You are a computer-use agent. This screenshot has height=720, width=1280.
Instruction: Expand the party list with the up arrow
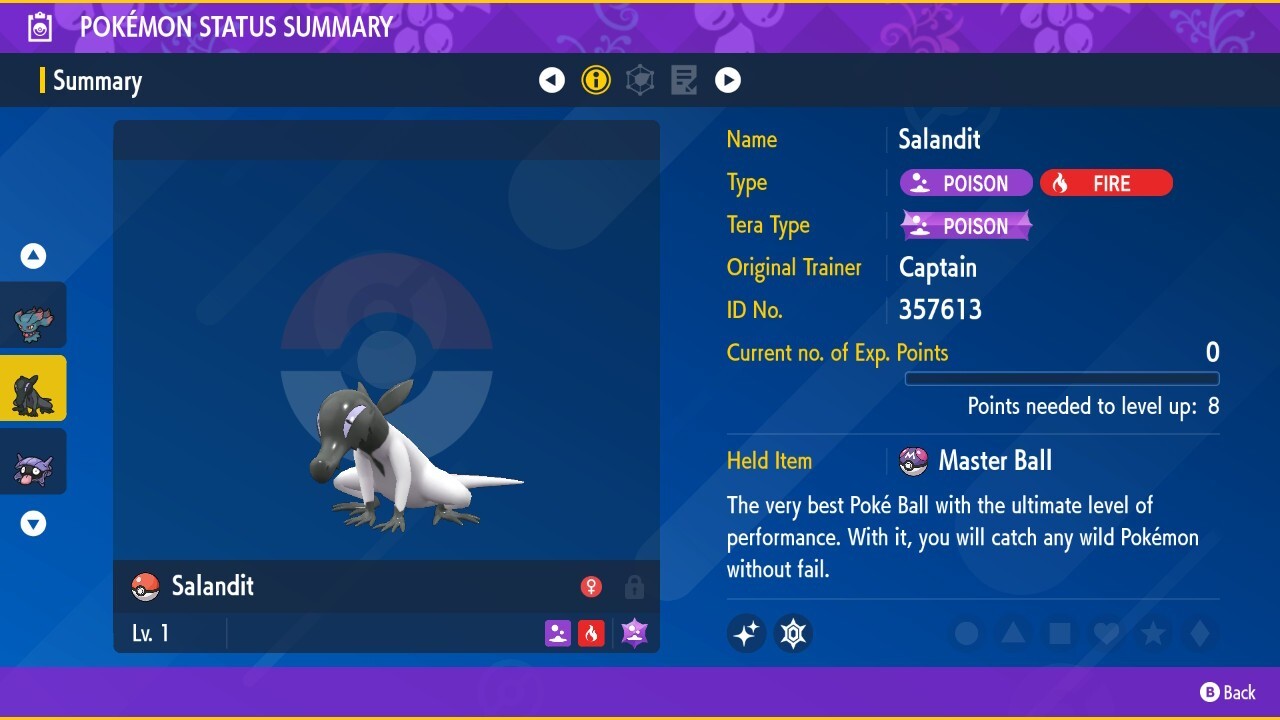click(x=33, y=255)
